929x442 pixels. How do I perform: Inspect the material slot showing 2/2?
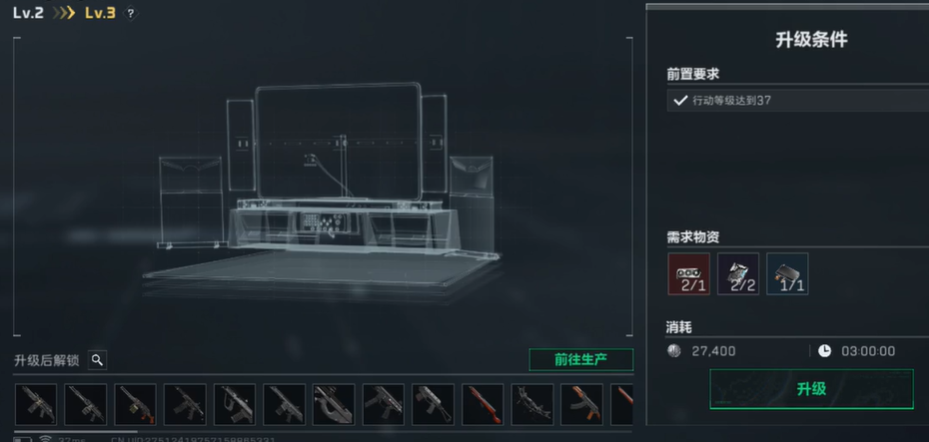coord(738,274)
